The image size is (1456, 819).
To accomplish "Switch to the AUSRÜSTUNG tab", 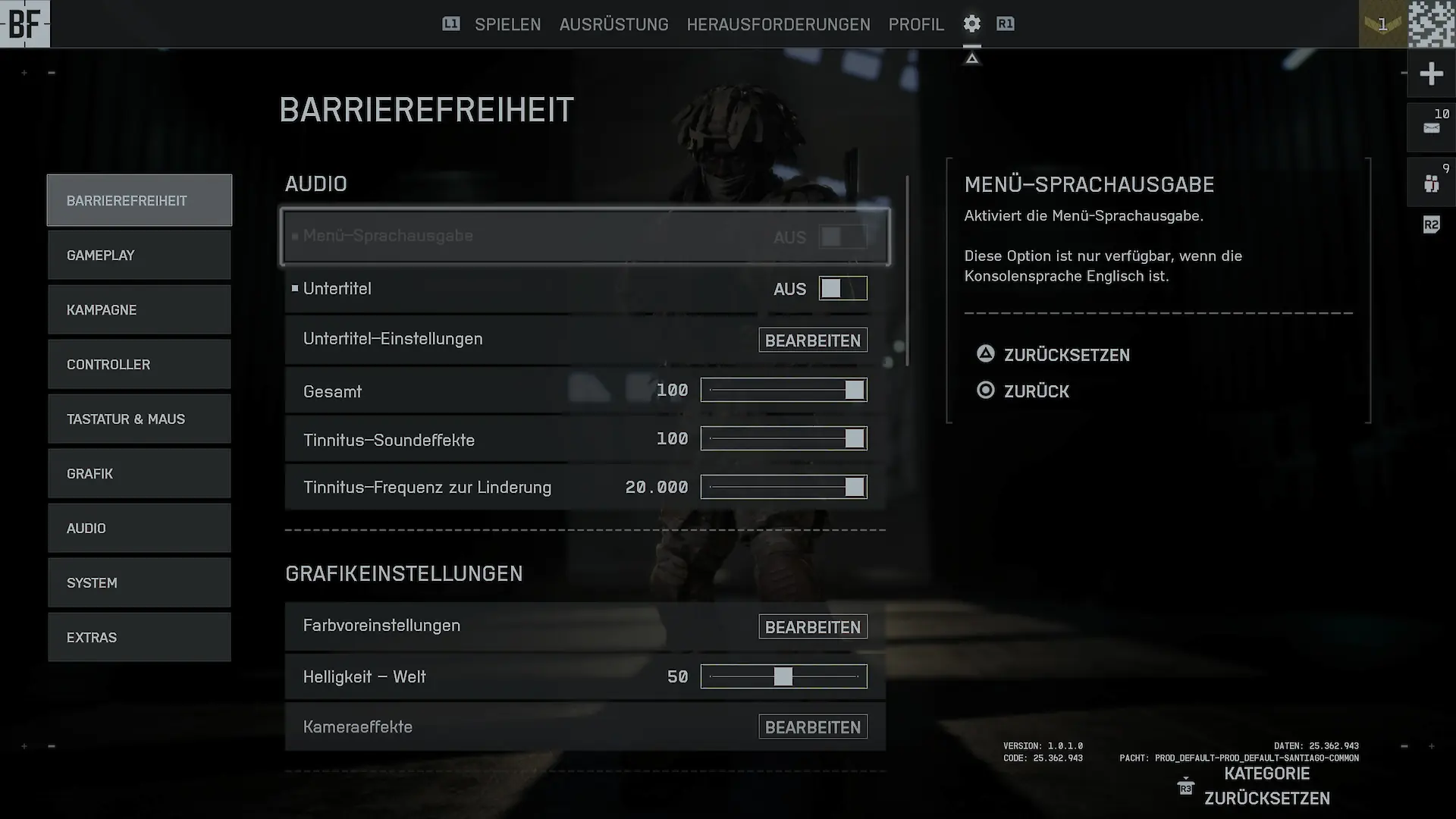I will click(x=613, y=24).
